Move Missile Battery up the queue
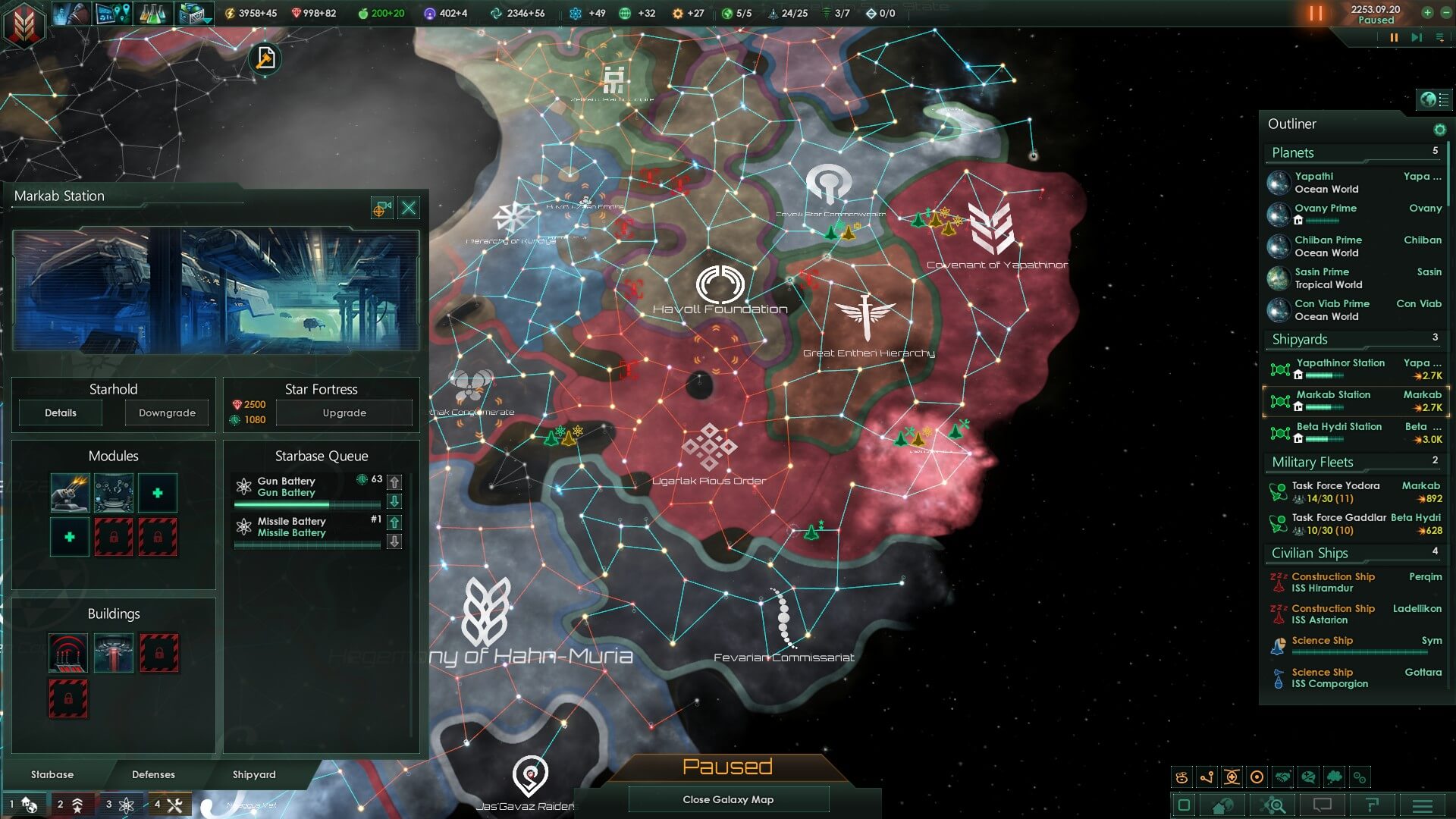The width and height of the screenshot is (1456, 819). click(x=394, y=522)
